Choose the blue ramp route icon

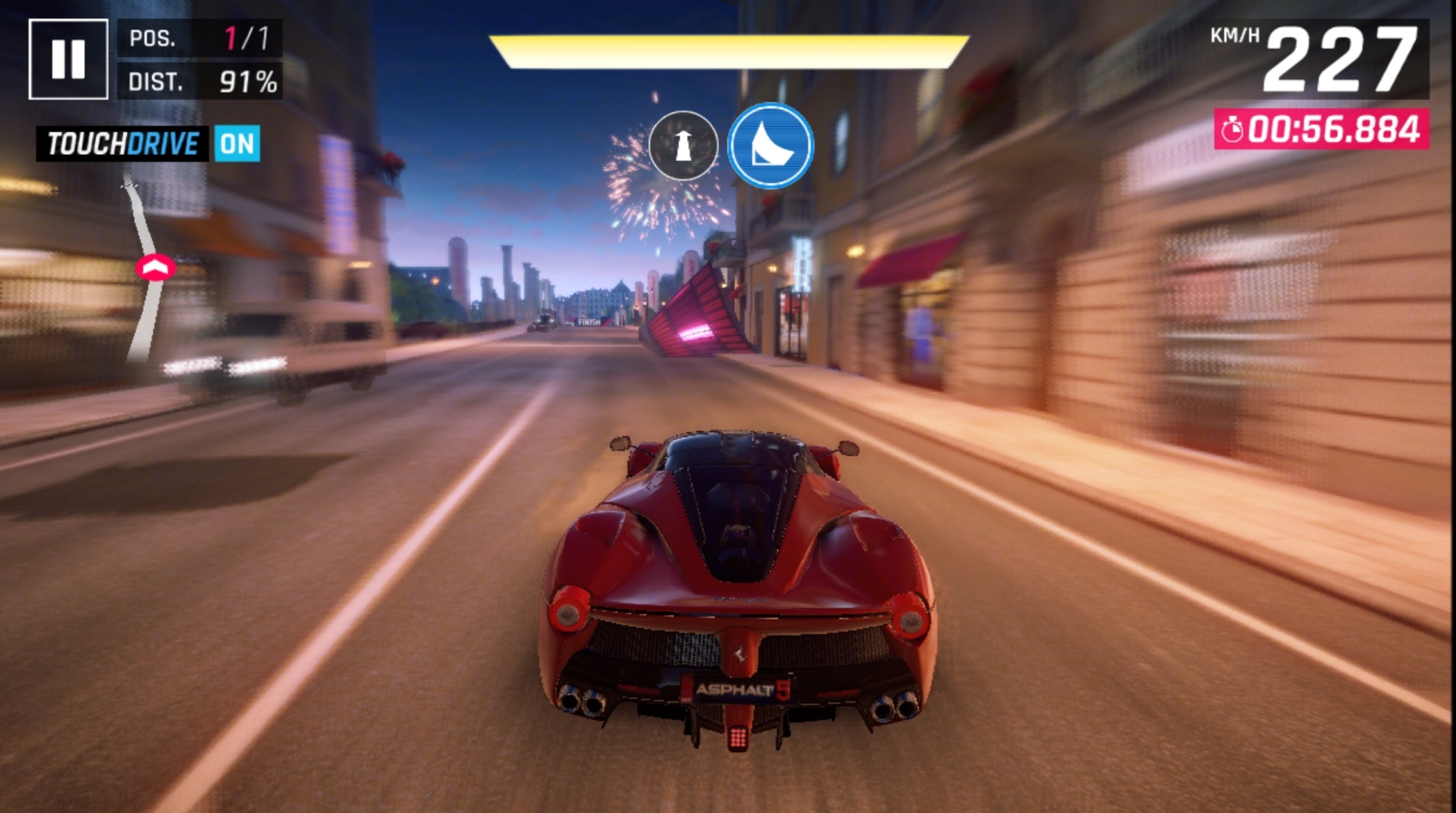pyautogui.click(x=770, y=145)
